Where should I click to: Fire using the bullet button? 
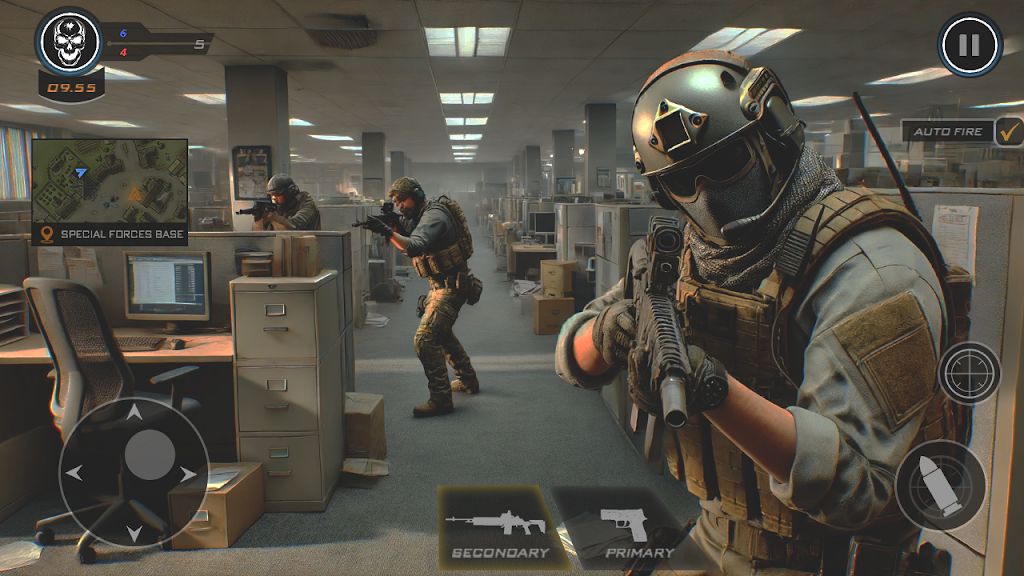[940, 485]
